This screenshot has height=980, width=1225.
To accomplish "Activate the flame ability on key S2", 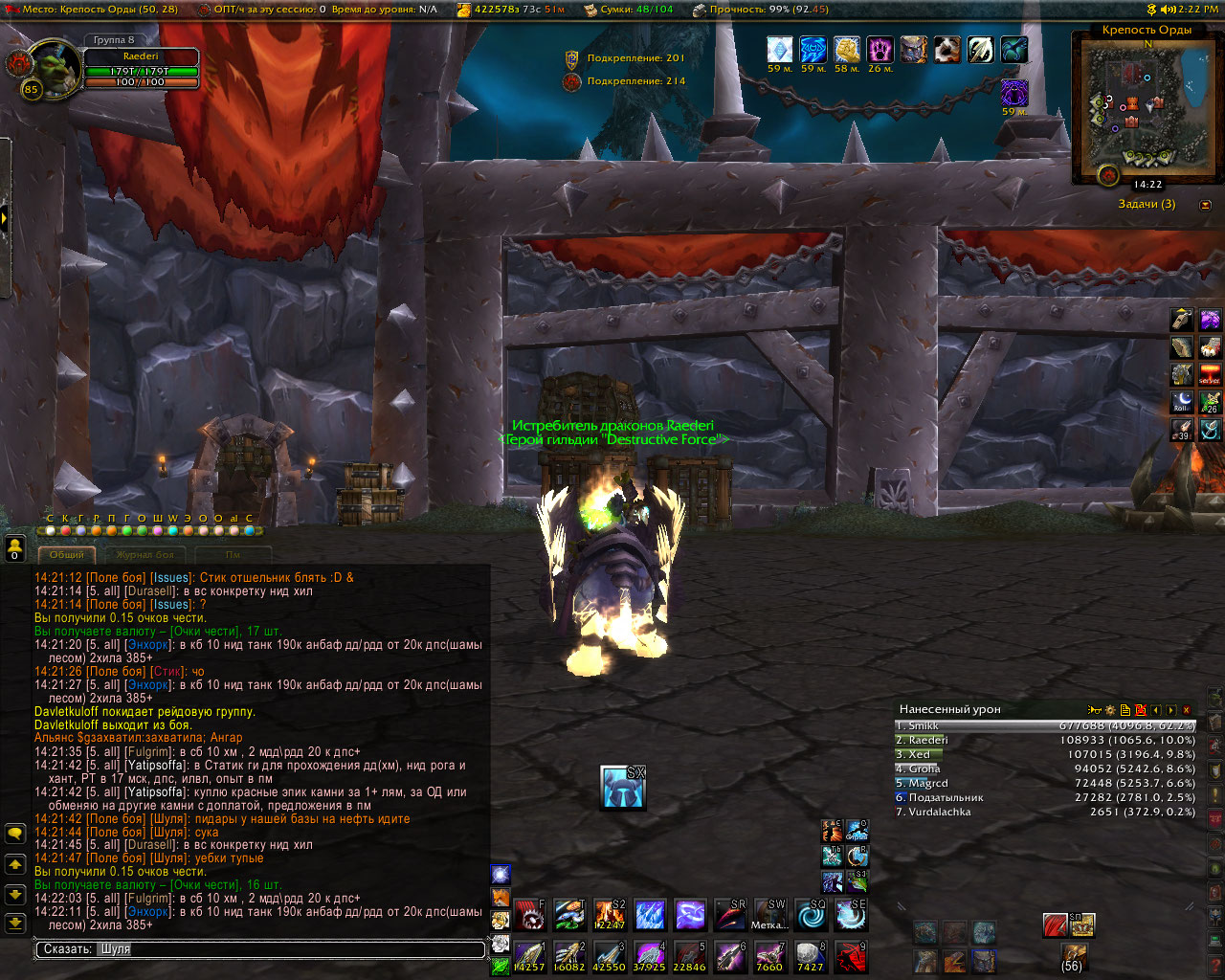I will coord(610,915).
